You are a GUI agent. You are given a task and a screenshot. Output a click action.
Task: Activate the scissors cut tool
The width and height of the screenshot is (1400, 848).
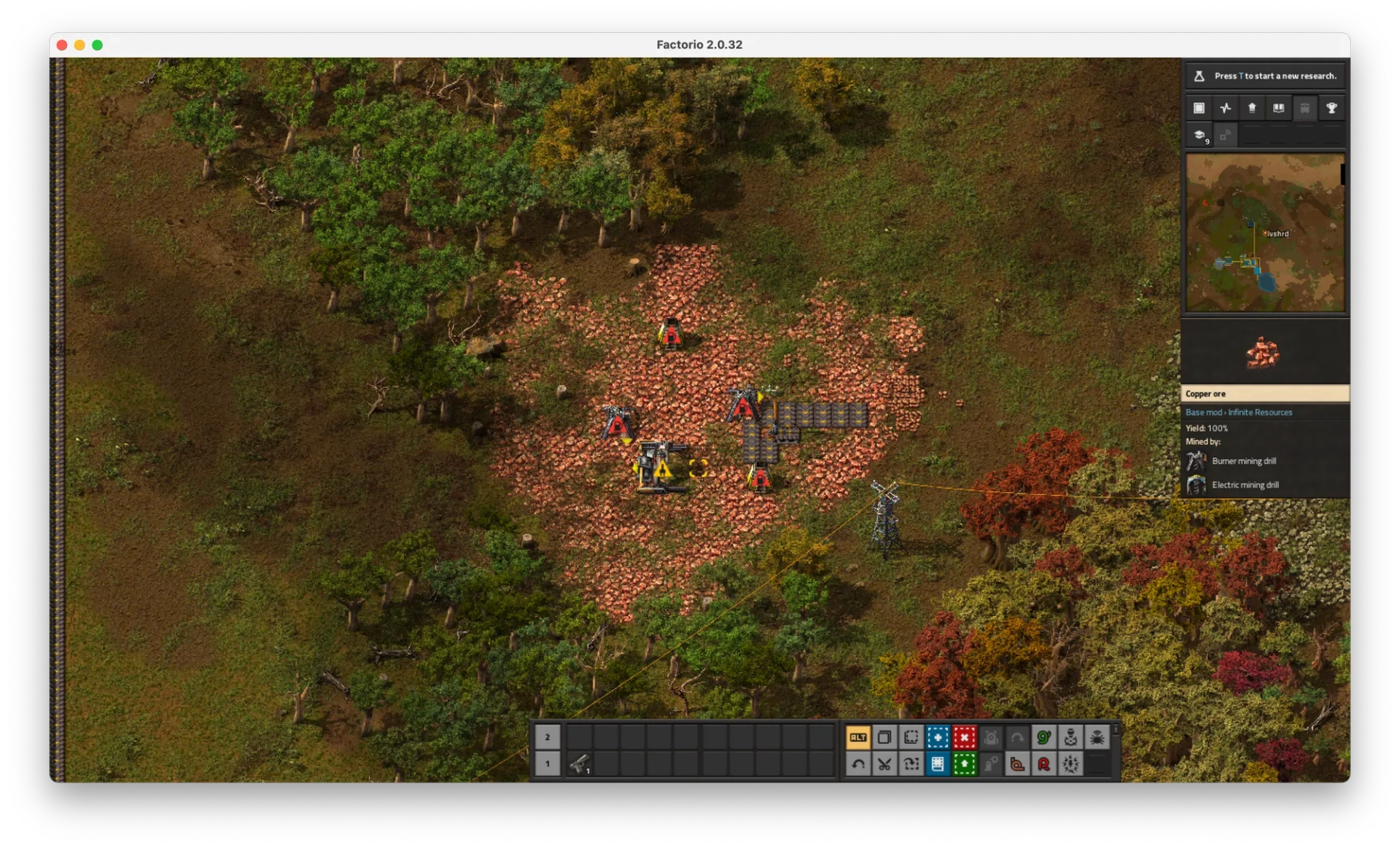[884, 764]
